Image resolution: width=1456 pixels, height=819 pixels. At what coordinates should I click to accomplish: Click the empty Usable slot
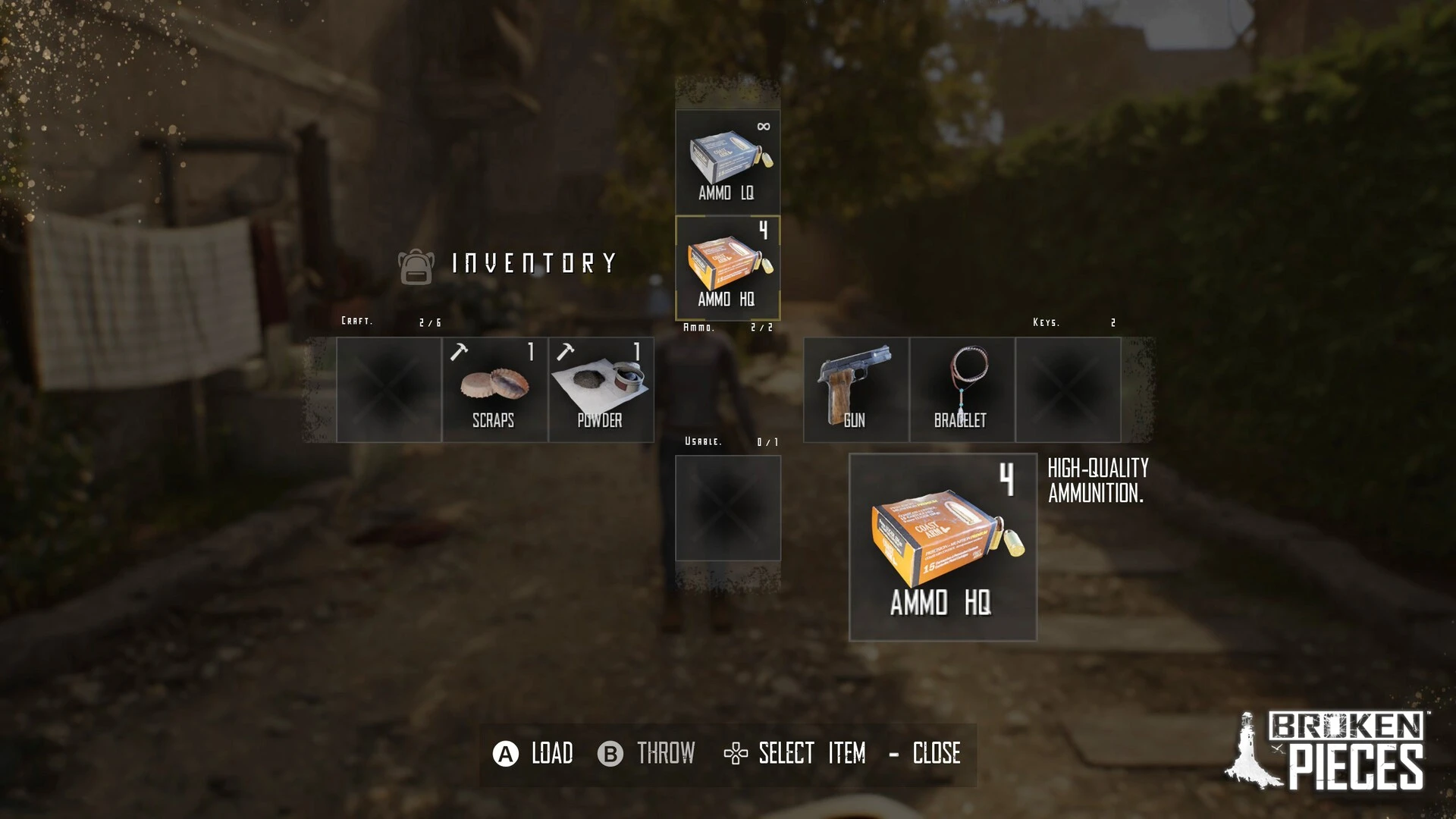click(x=727, y=508)
